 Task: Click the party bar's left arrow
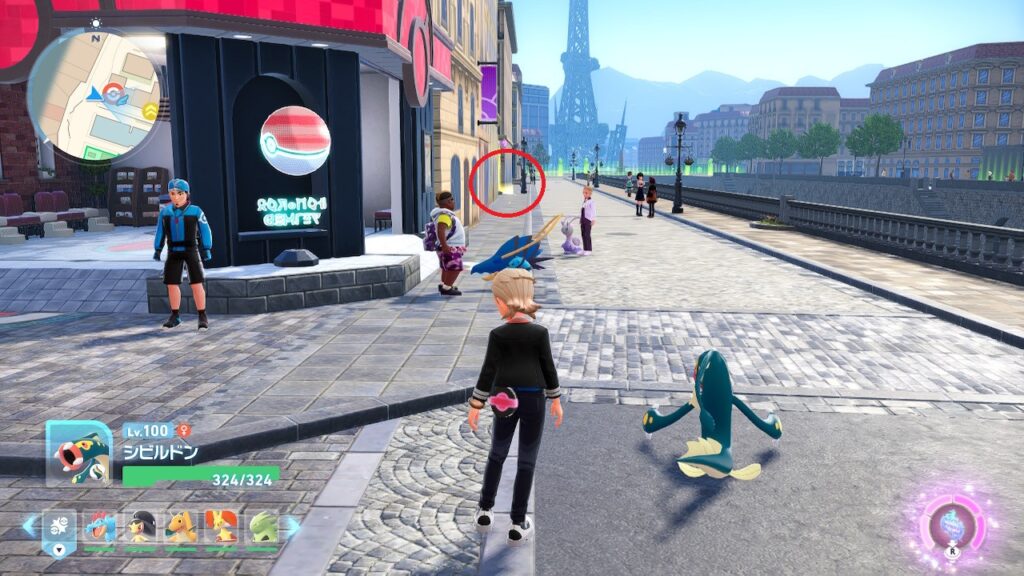pyautogui.click(x=28, y=525)
